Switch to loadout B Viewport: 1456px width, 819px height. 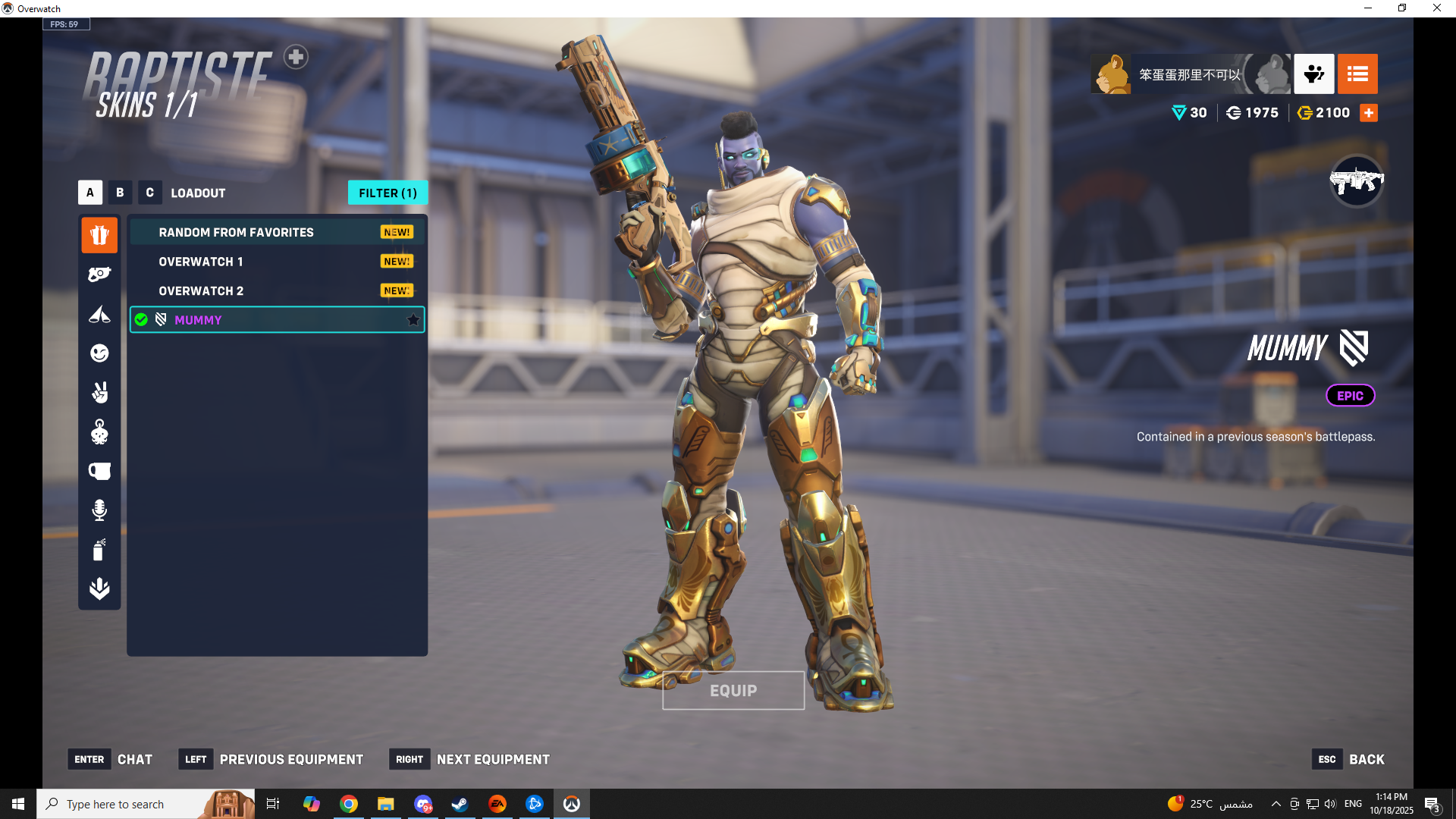point(120,193)
